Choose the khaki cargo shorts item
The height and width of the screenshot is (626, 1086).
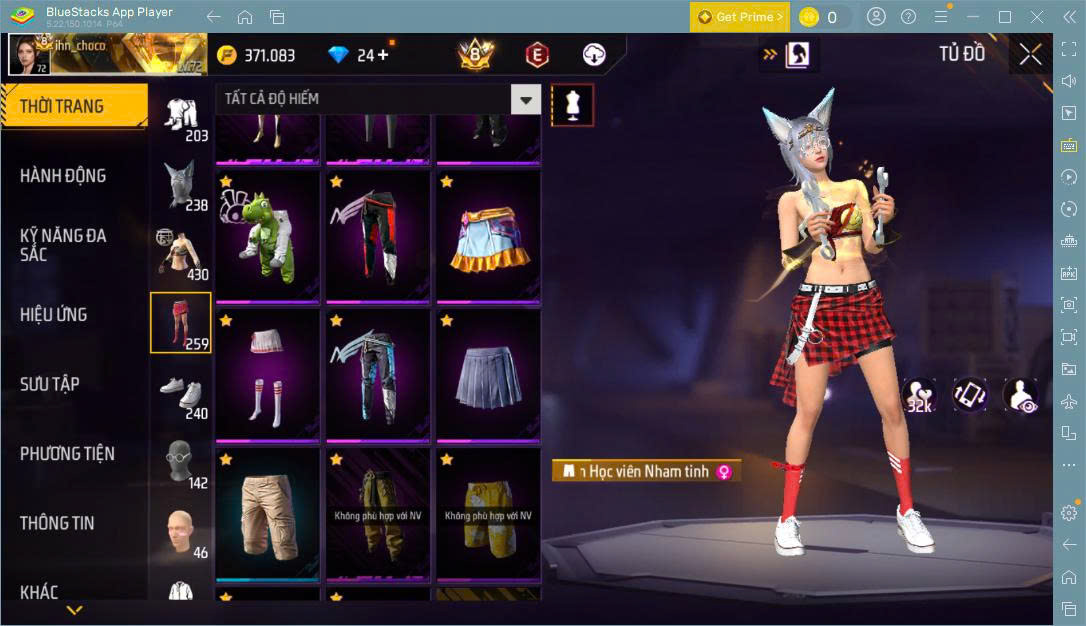(267, 514)
